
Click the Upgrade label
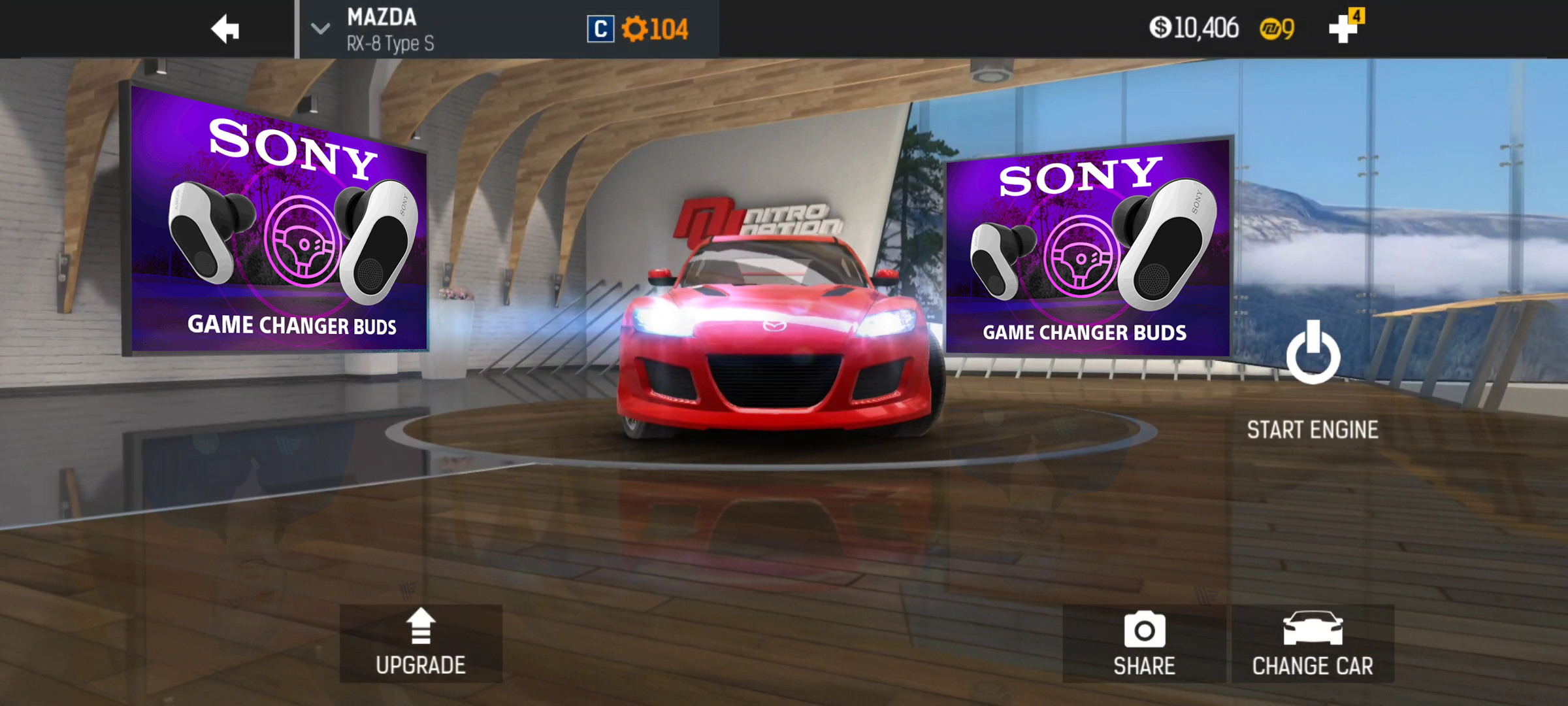point(420,665)
